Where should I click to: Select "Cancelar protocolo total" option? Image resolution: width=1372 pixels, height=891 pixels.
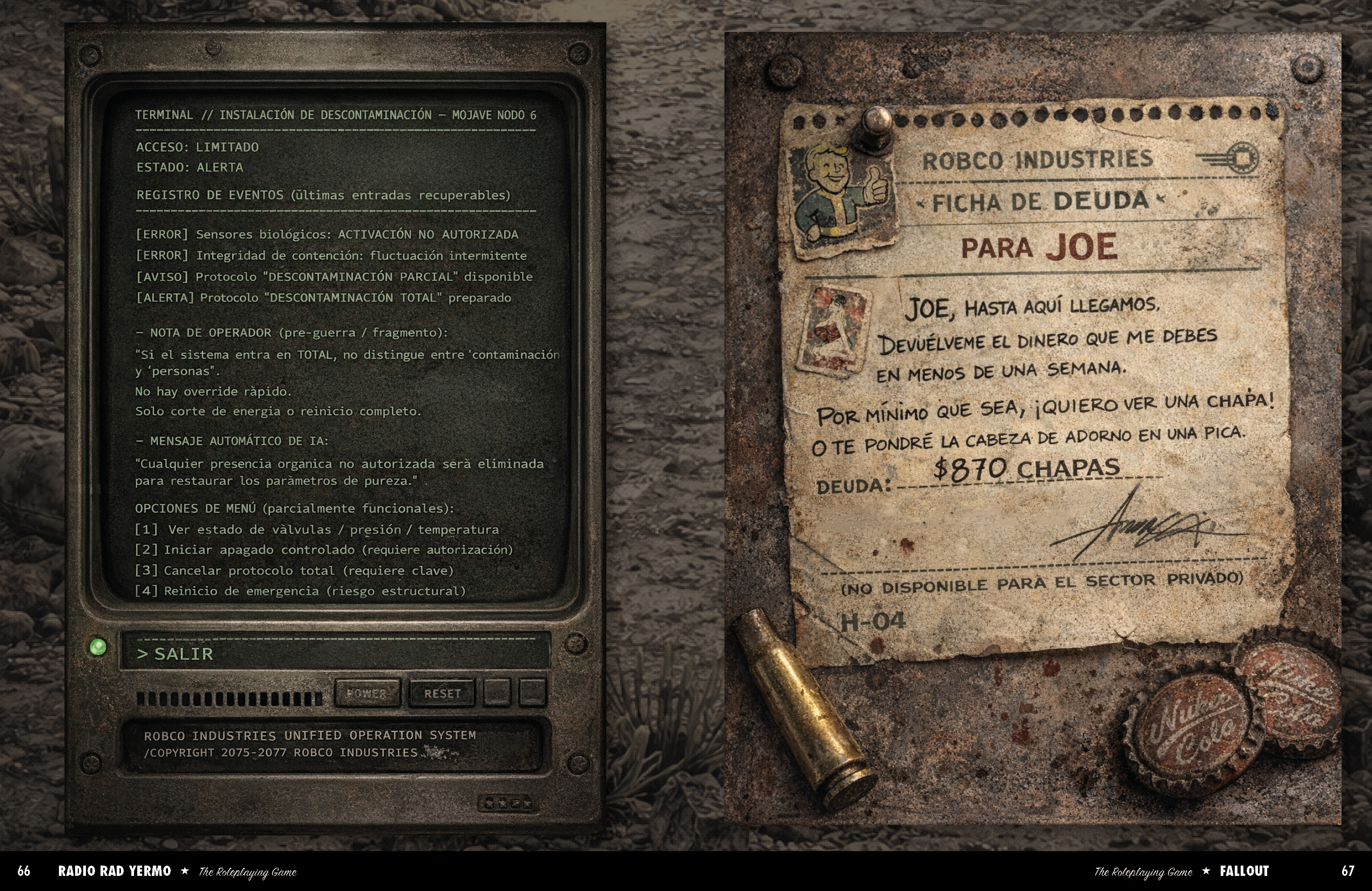(294, 570)
